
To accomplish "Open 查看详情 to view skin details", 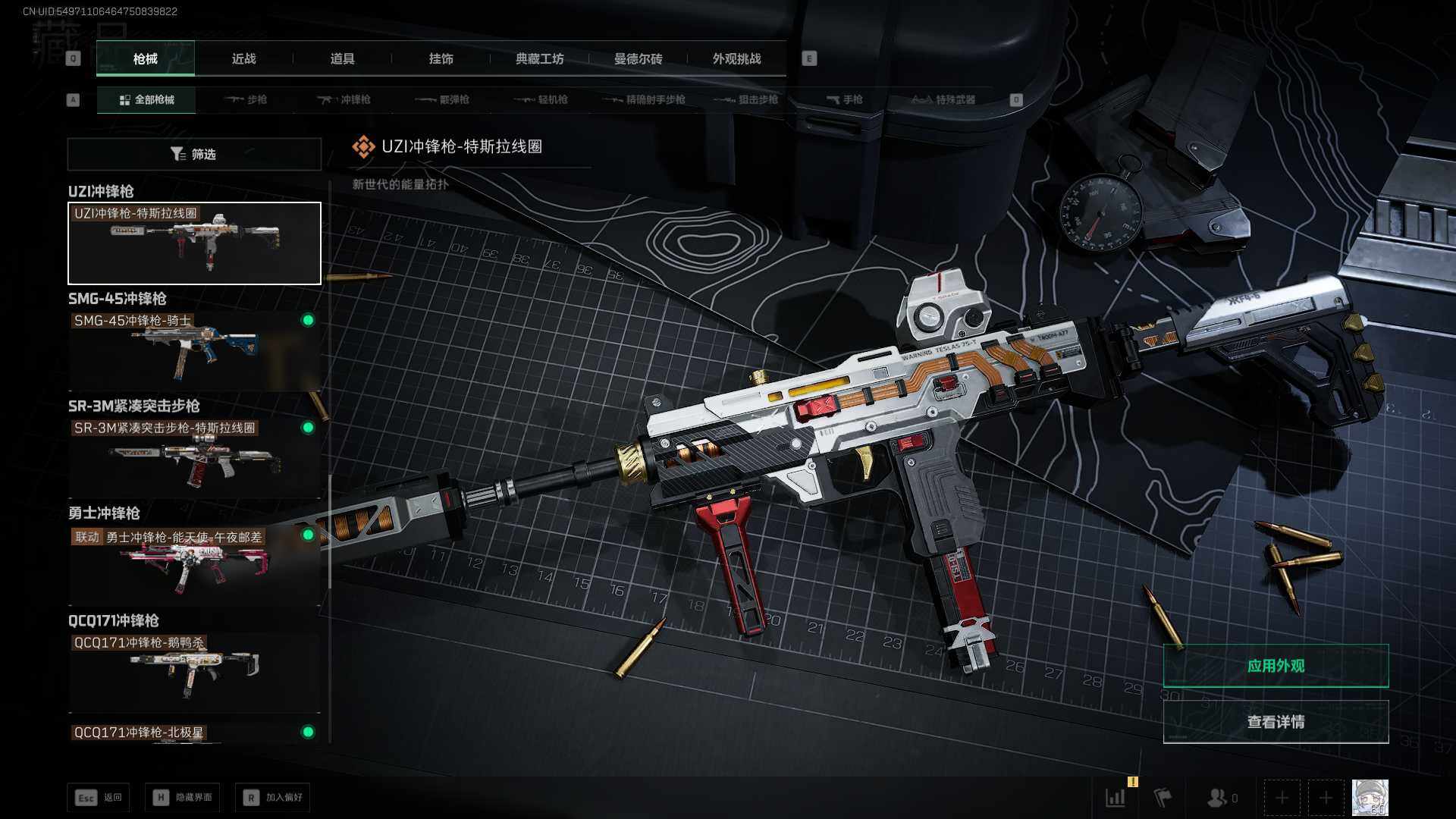I will tap(1276, 722).
